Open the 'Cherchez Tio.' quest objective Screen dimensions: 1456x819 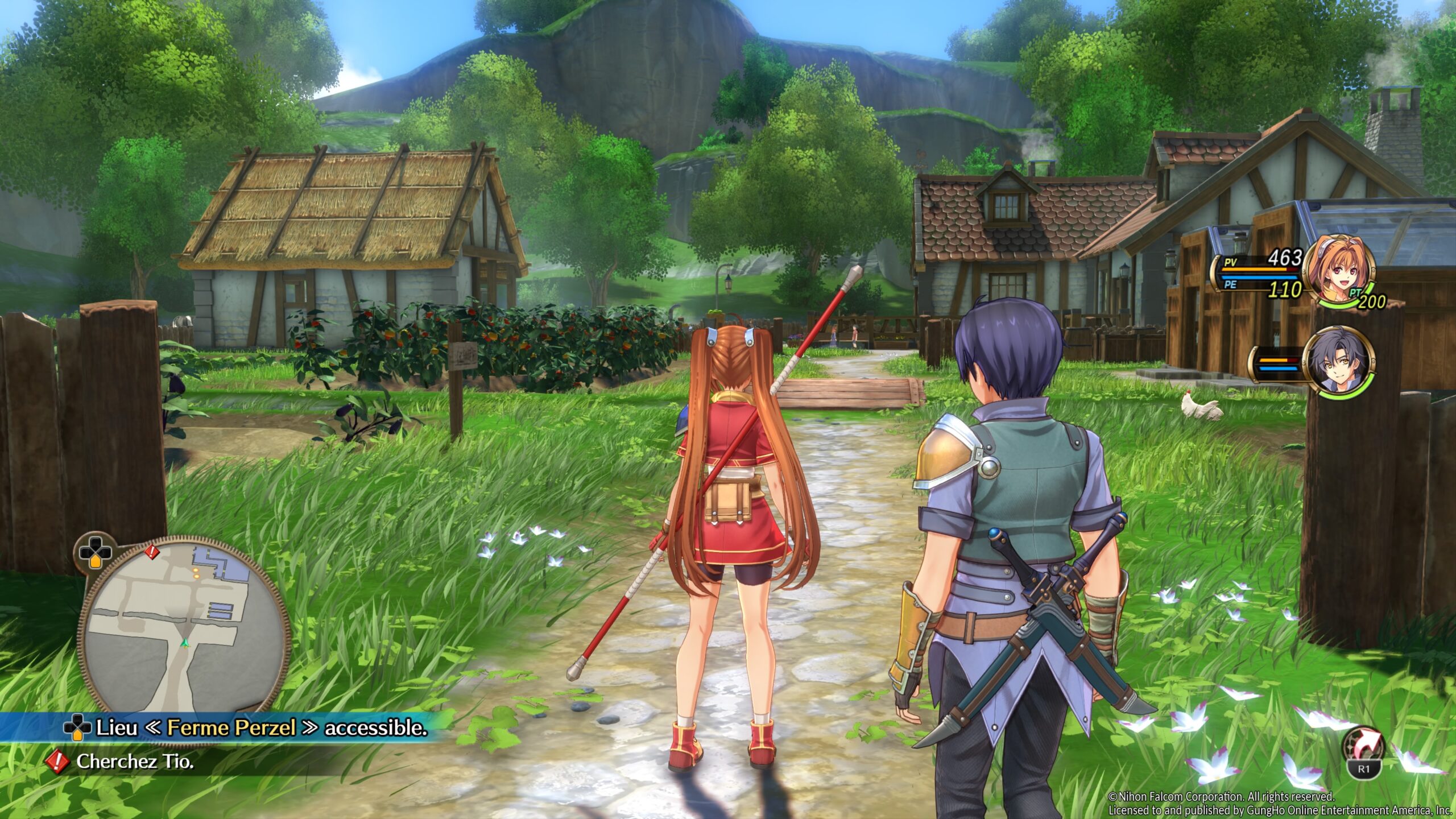point(135,762)
